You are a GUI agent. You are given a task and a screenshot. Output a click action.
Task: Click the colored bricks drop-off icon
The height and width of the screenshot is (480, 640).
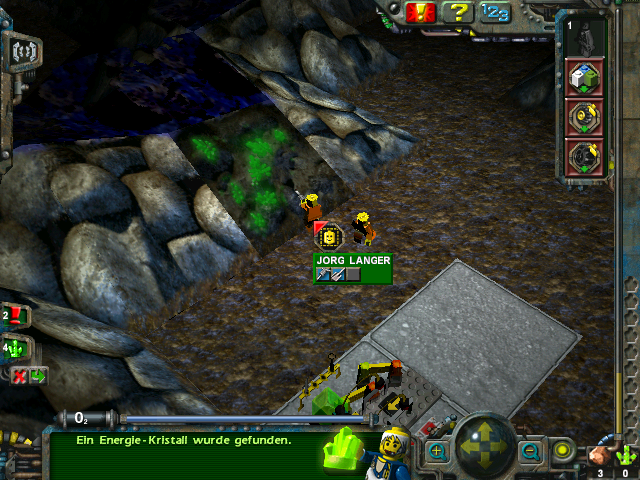pos(584,77)
